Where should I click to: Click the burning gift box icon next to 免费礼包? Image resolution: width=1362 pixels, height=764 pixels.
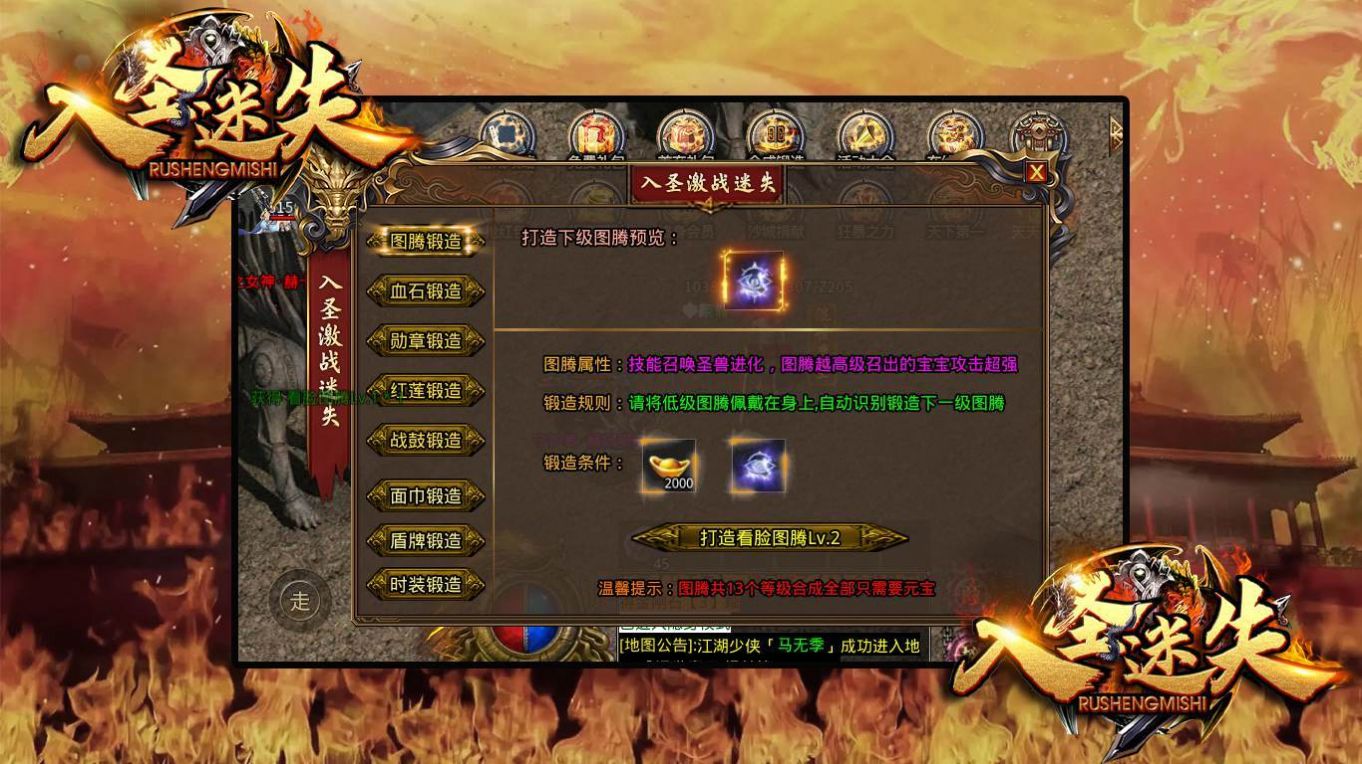685,130
